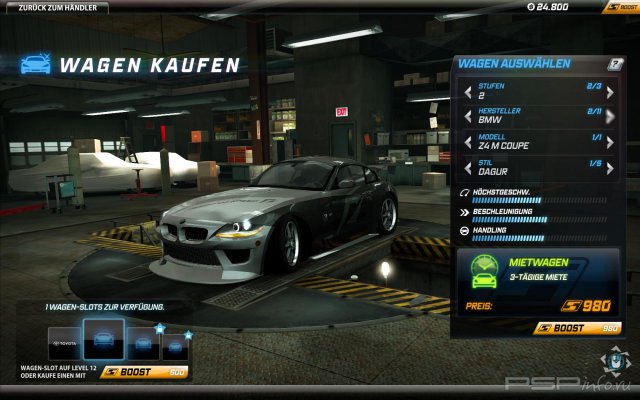The image size is (640, 400).
Task: Select the highlighted empty car slot
Action: [103, 341]
